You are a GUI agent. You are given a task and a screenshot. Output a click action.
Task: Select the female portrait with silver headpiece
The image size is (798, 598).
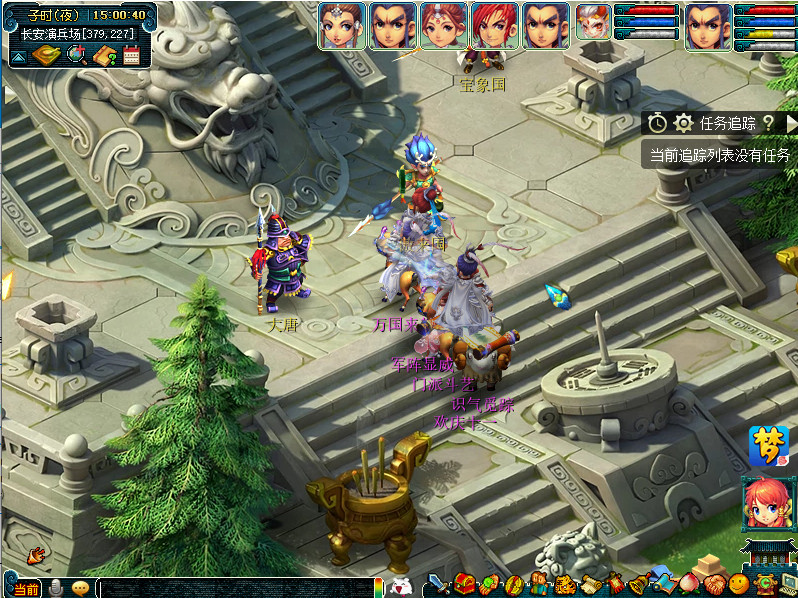click(341, 26)
